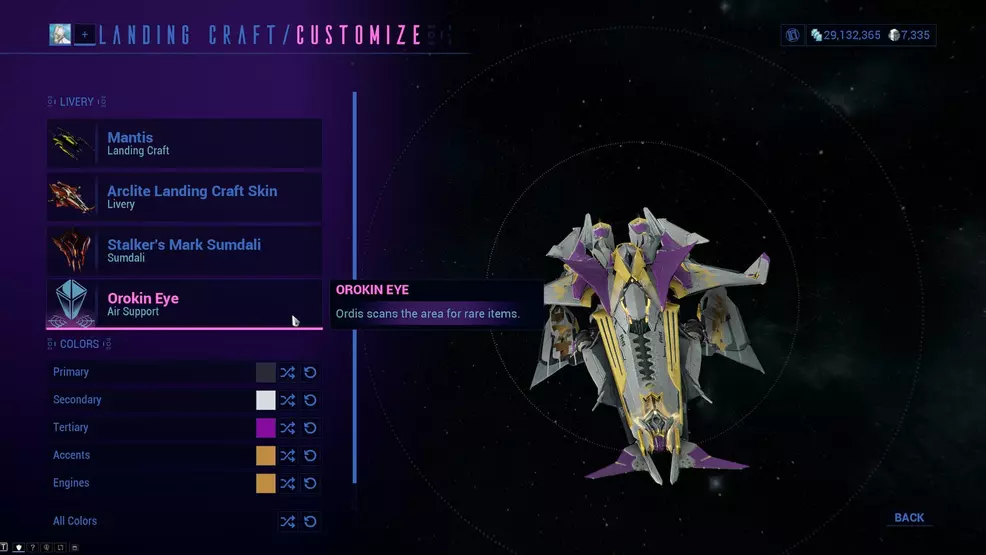
Task: Choose the Arclite Landing Craft Skin livery
Action: [x=185, y=197]
